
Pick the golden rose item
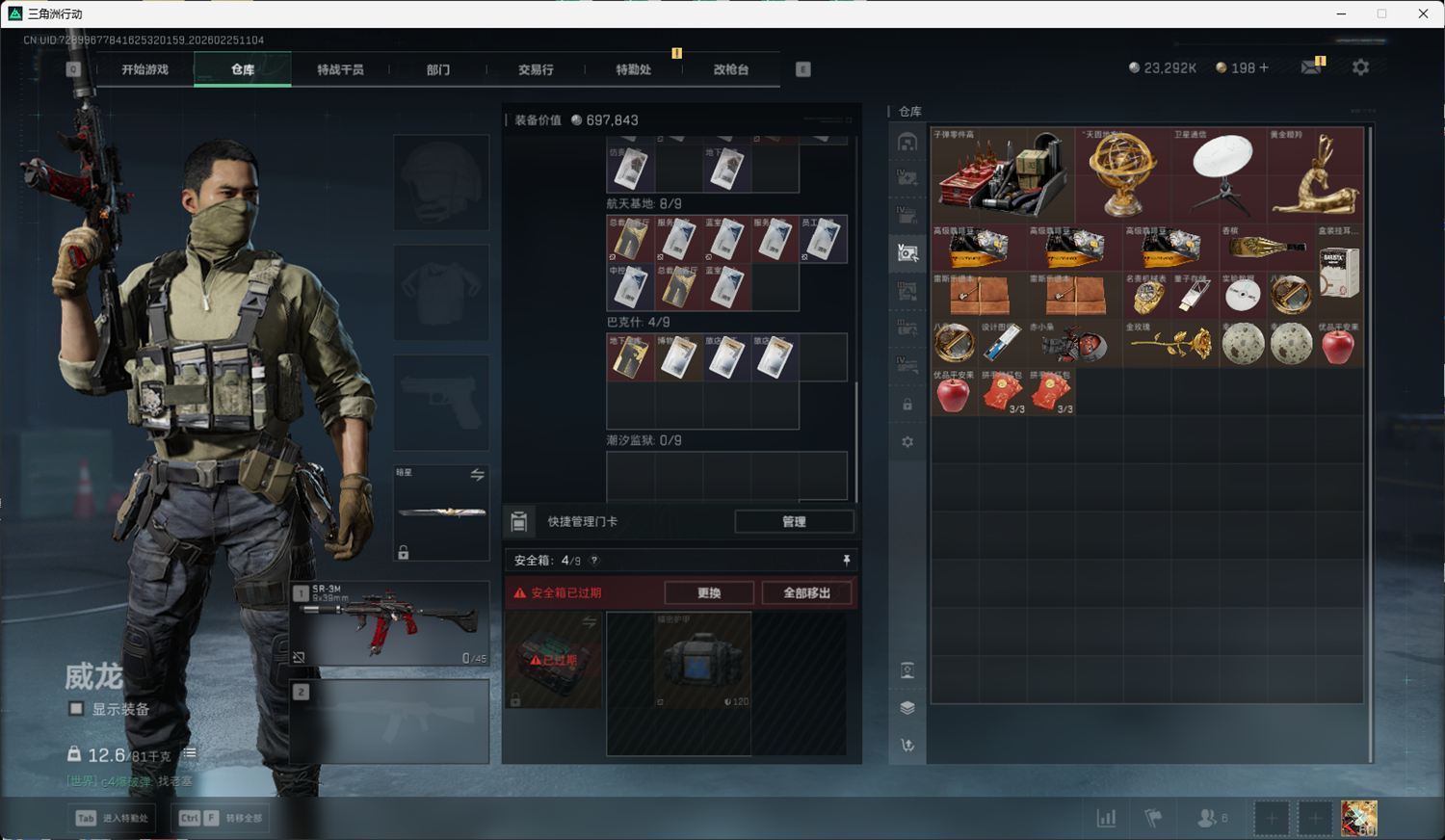1170,344
